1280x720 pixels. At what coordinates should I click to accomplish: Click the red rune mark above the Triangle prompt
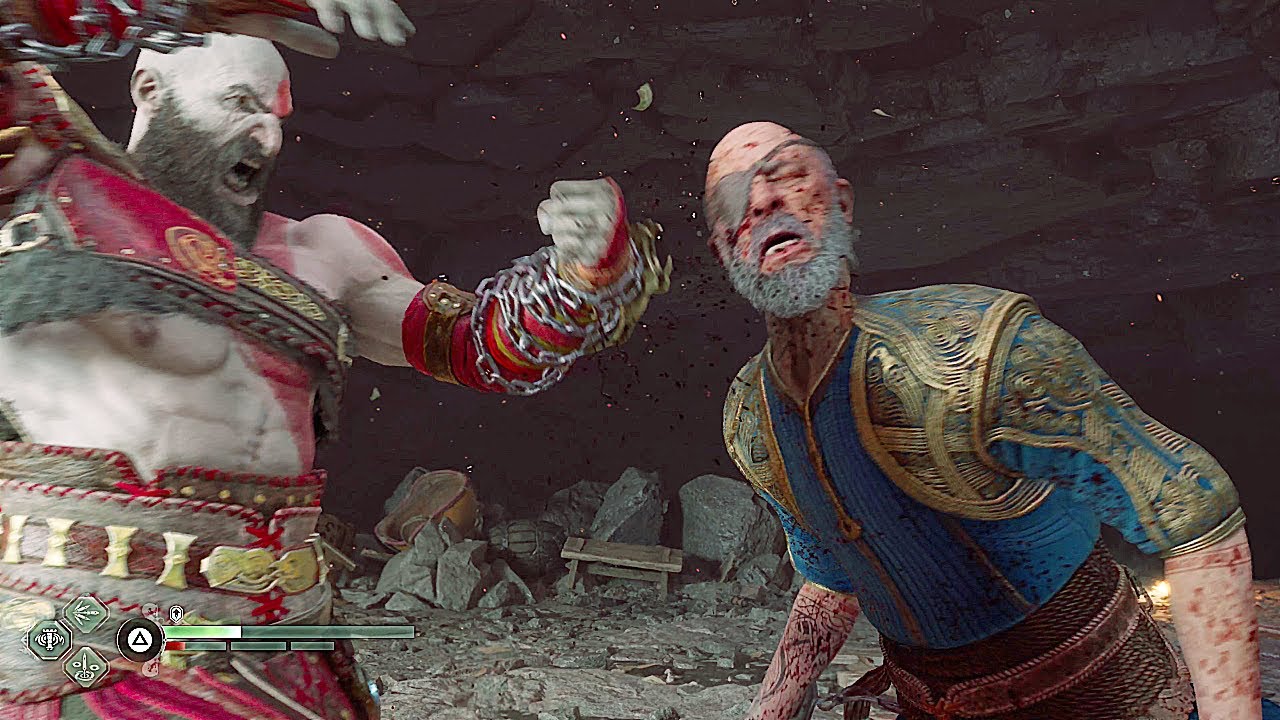(x=150, y=611)
